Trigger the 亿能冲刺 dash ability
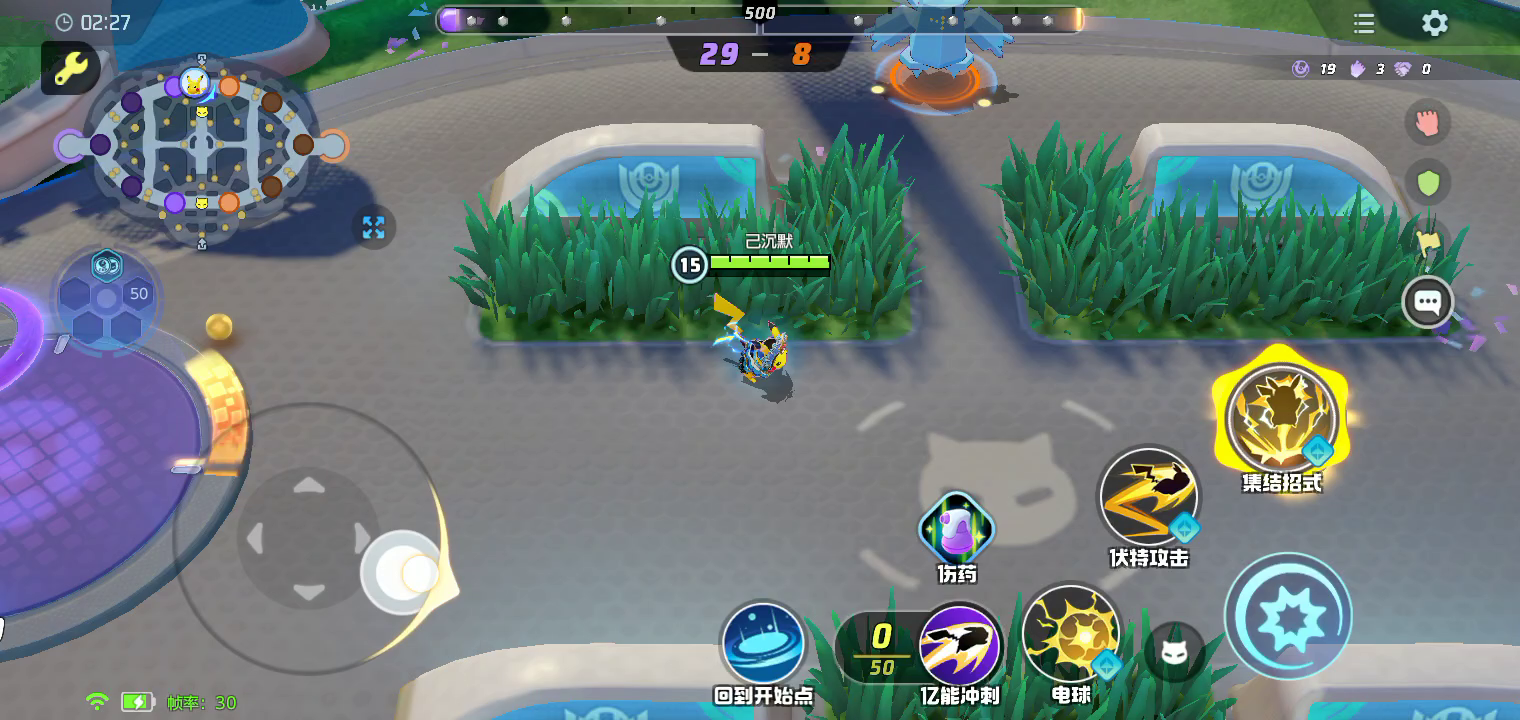Image resolution: width=1520 pixels, height=720 pixels. 960,645
